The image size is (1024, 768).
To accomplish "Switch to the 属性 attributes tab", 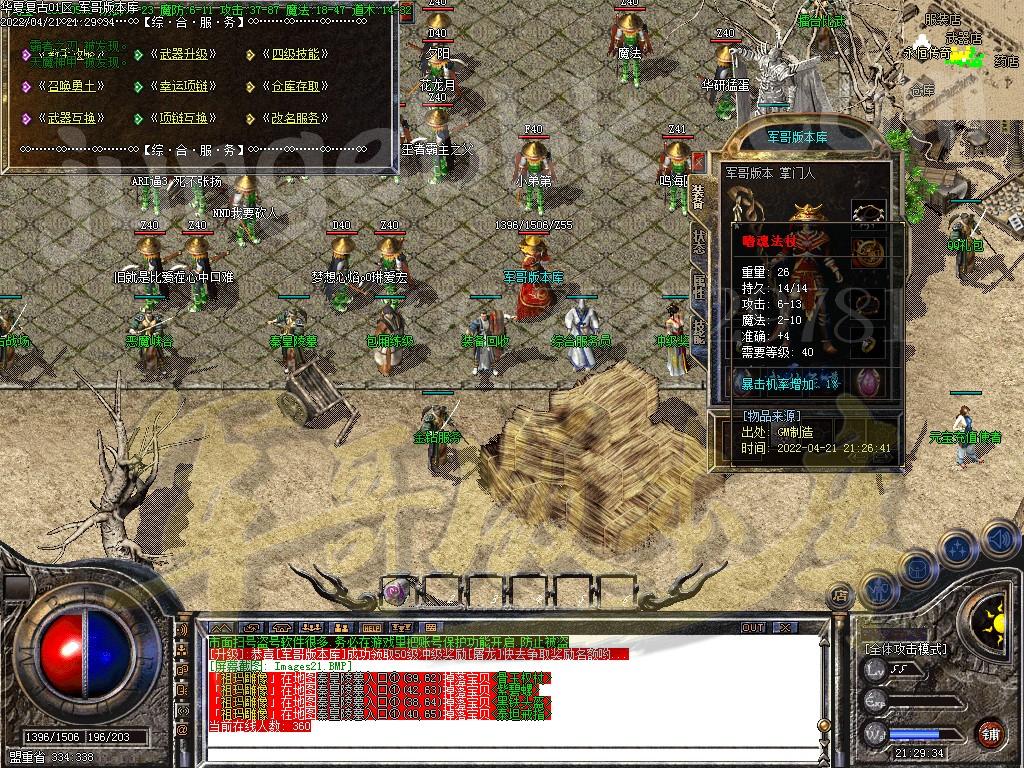I will [697, 285].
